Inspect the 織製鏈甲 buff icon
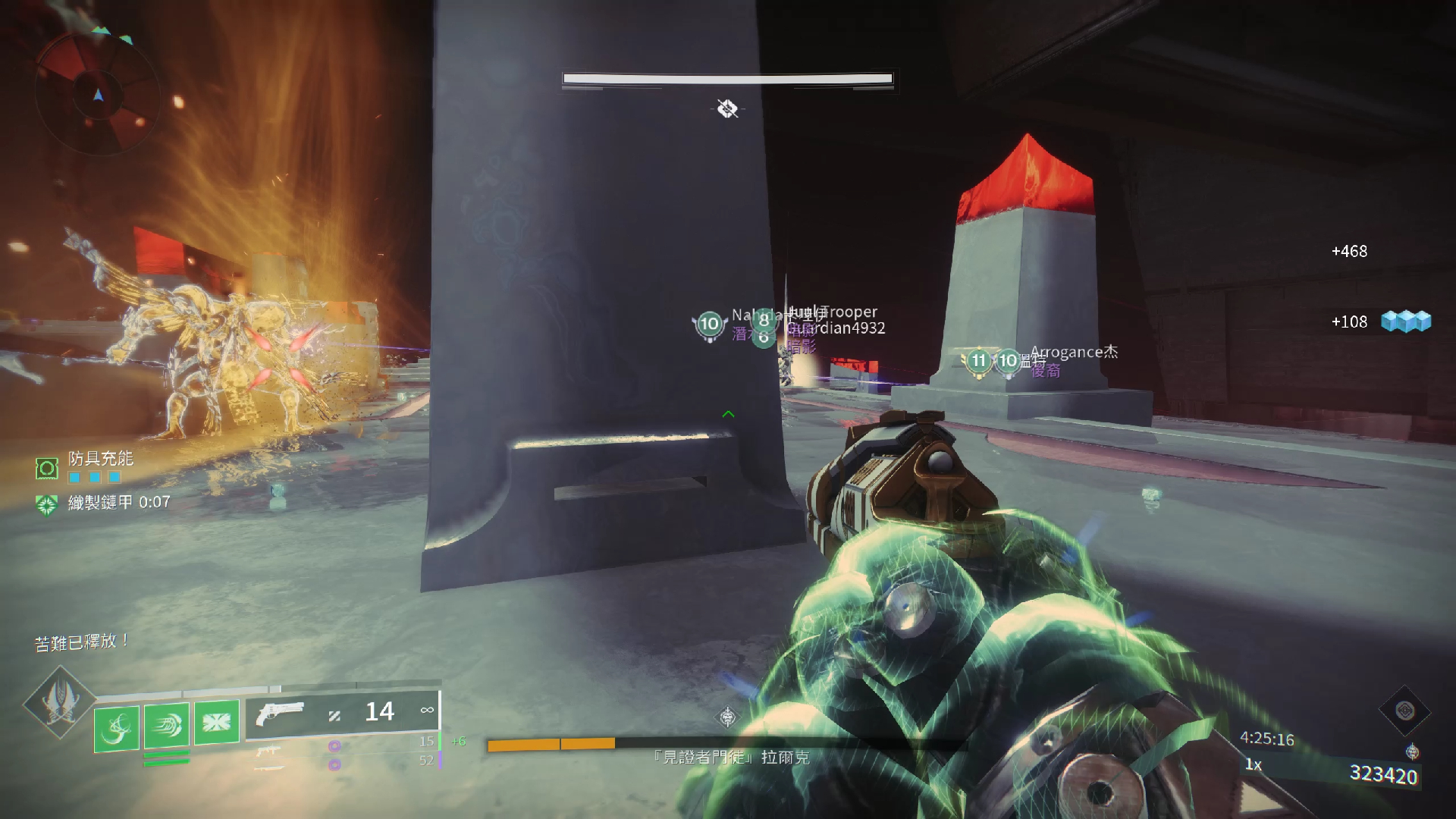The image size is (1456, 819). (x=47, y=504)
